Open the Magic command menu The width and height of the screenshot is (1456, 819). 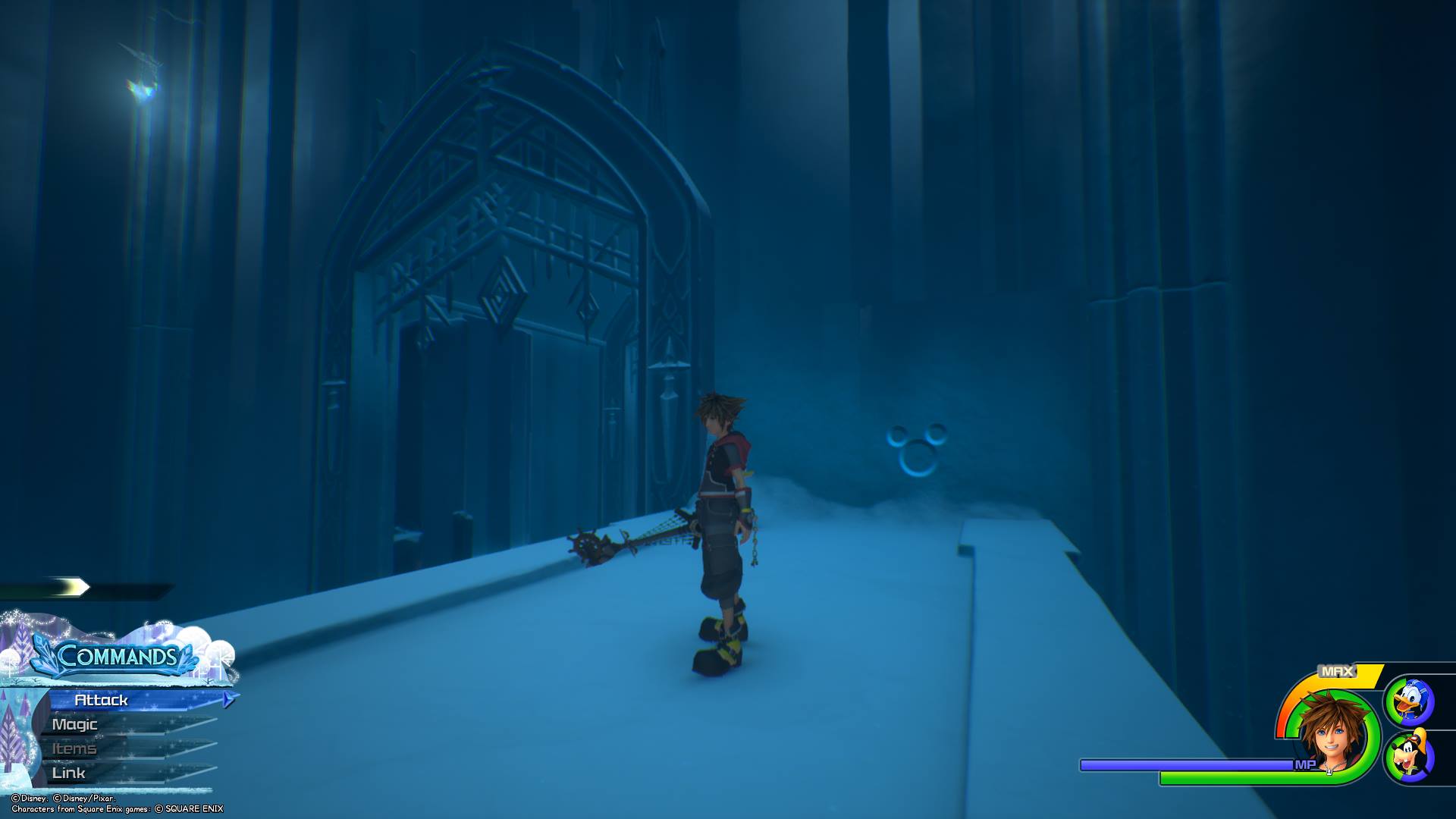click(75, 724)
